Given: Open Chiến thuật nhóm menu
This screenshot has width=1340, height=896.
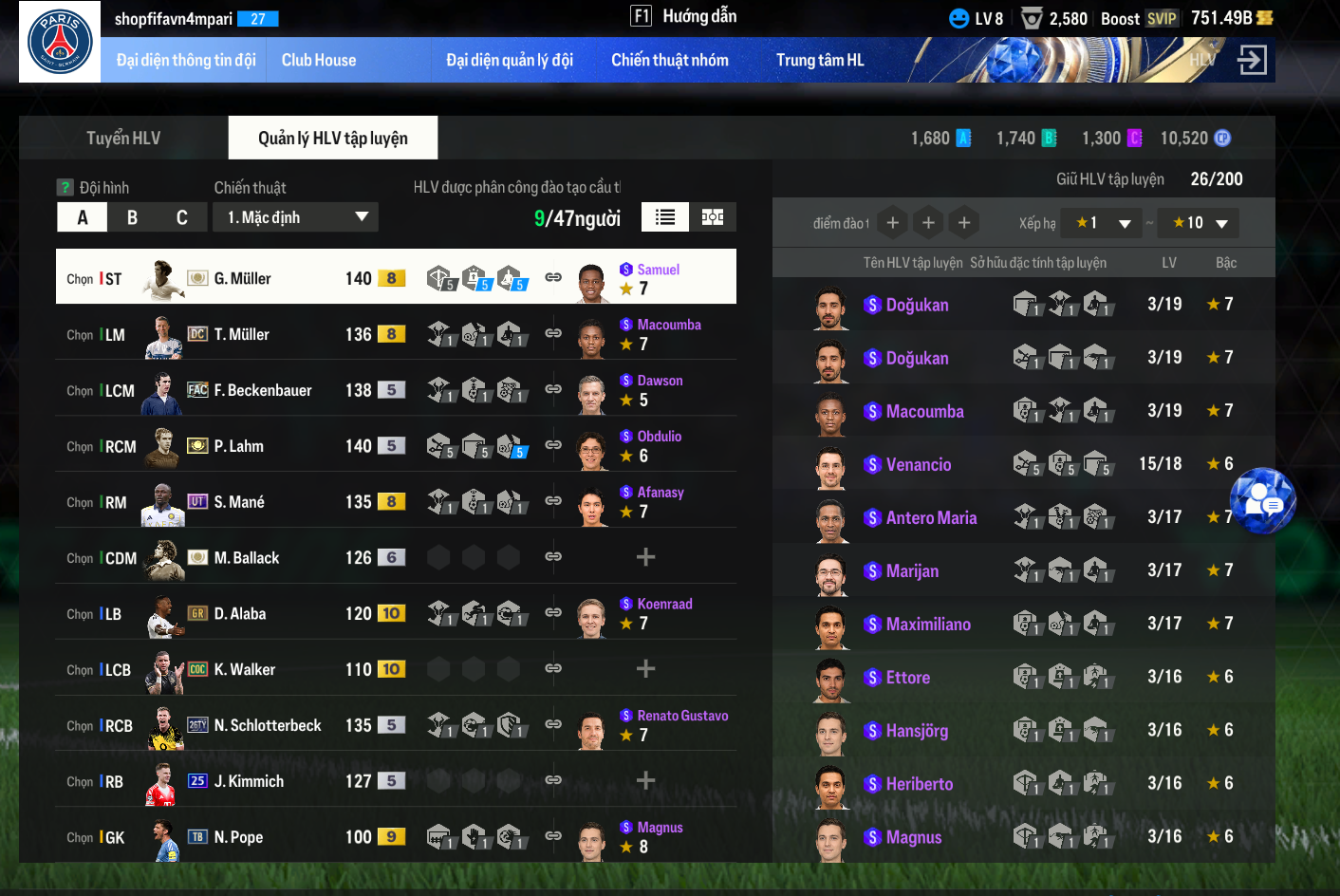Looking at the screenshot, I should click(670, 61).
